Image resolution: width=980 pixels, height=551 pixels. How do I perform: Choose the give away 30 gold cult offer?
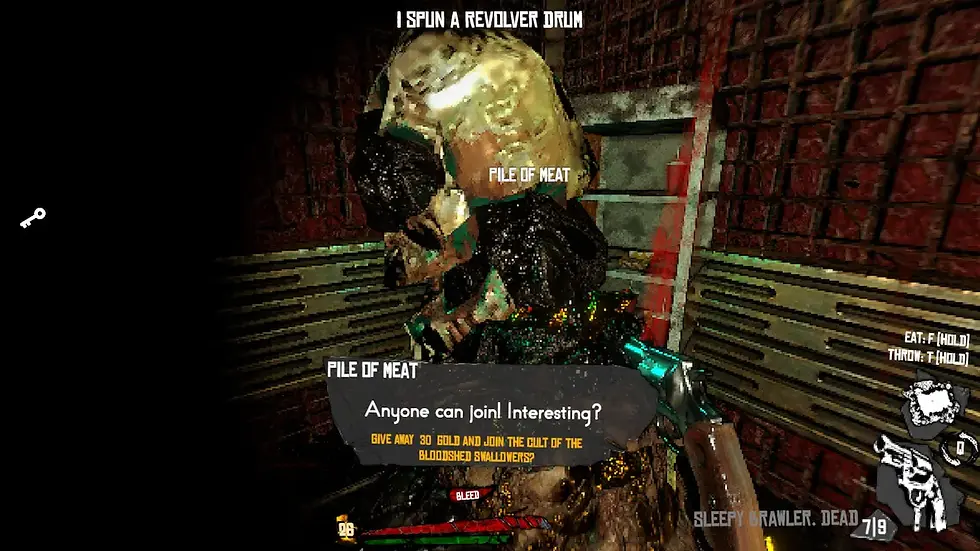476,449
